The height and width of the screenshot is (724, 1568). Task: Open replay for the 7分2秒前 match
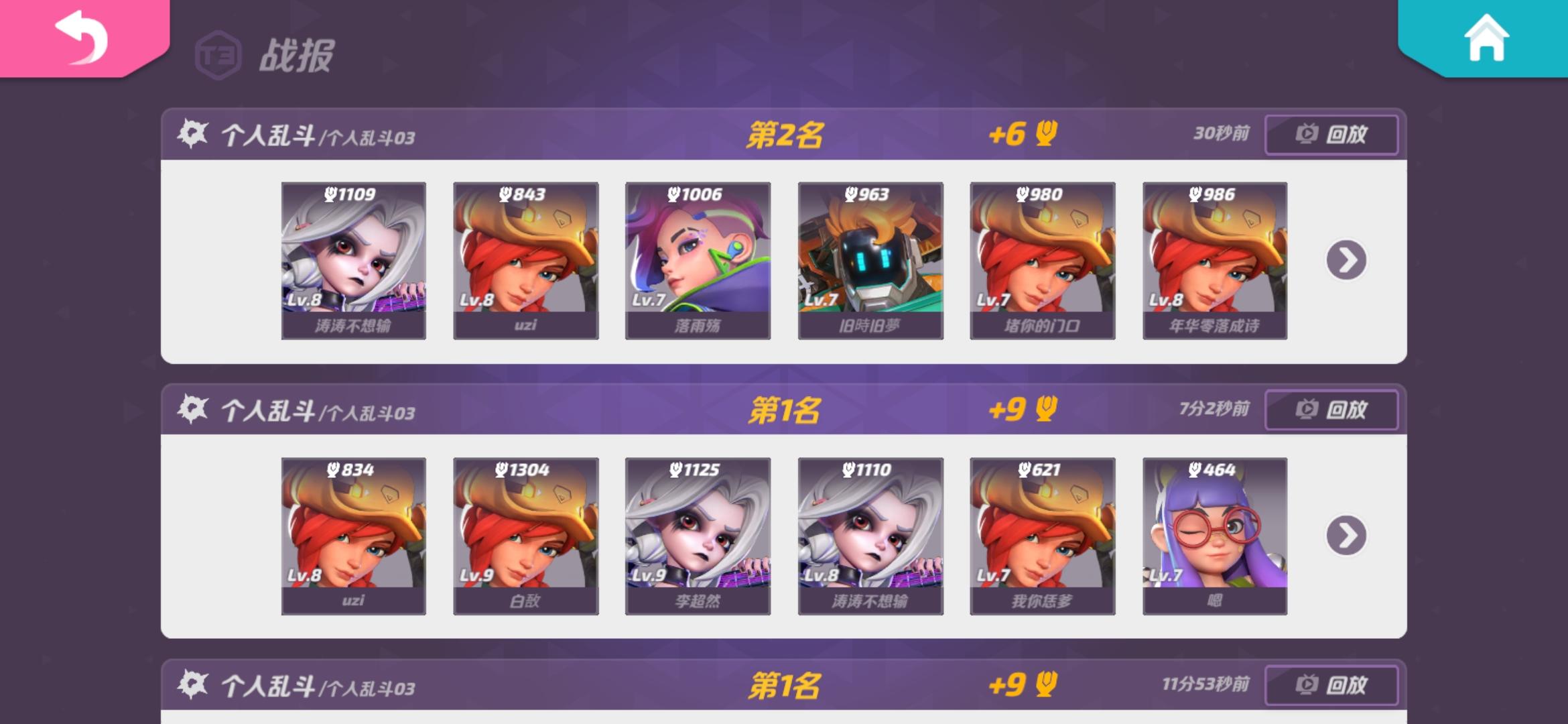click(x=1331, y=410)
